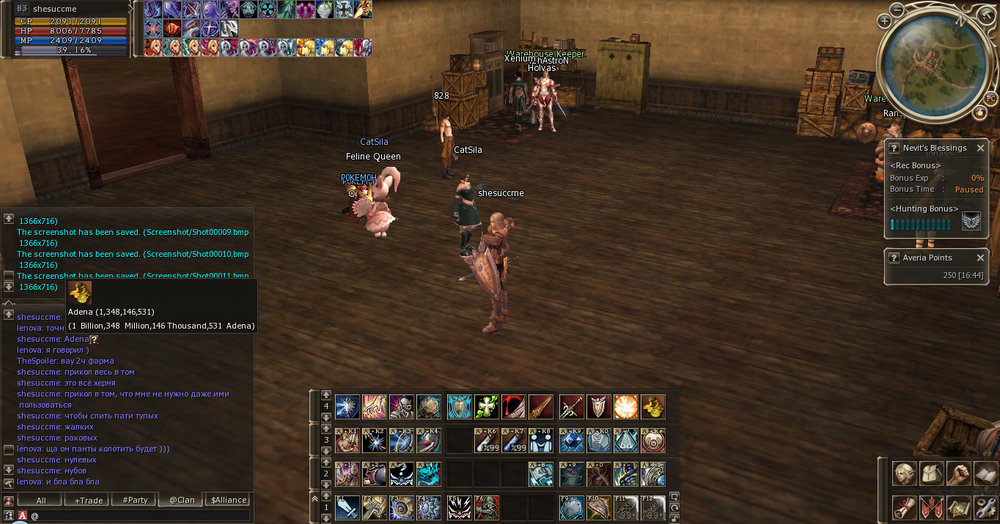Select the #Party chat tab

(x=135, y=500)
